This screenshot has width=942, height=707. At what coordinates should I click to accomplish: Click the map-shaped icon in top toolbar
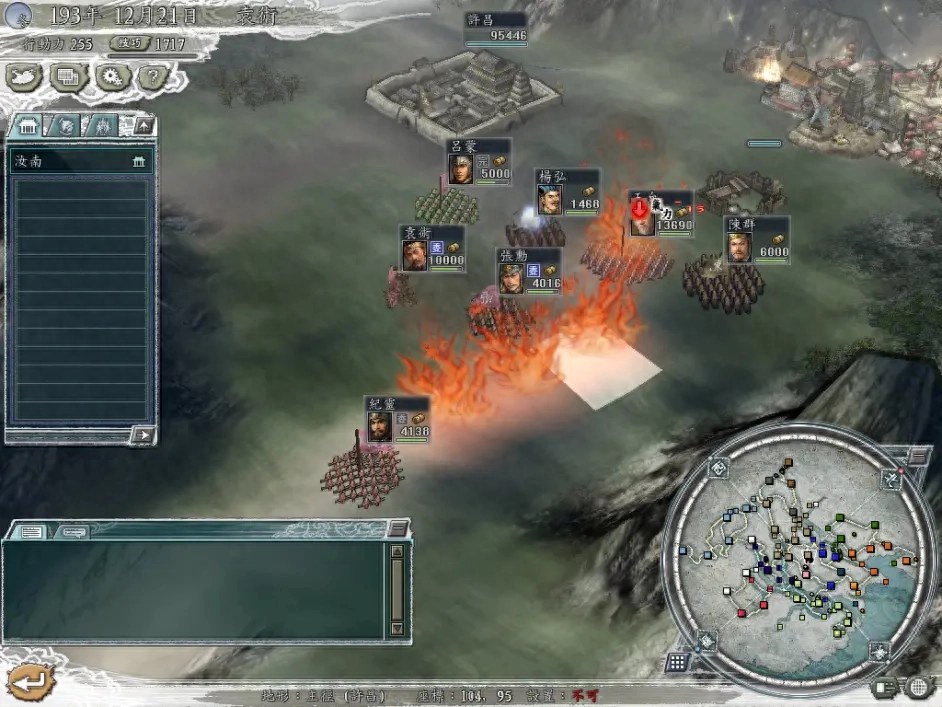click(25, 75)
